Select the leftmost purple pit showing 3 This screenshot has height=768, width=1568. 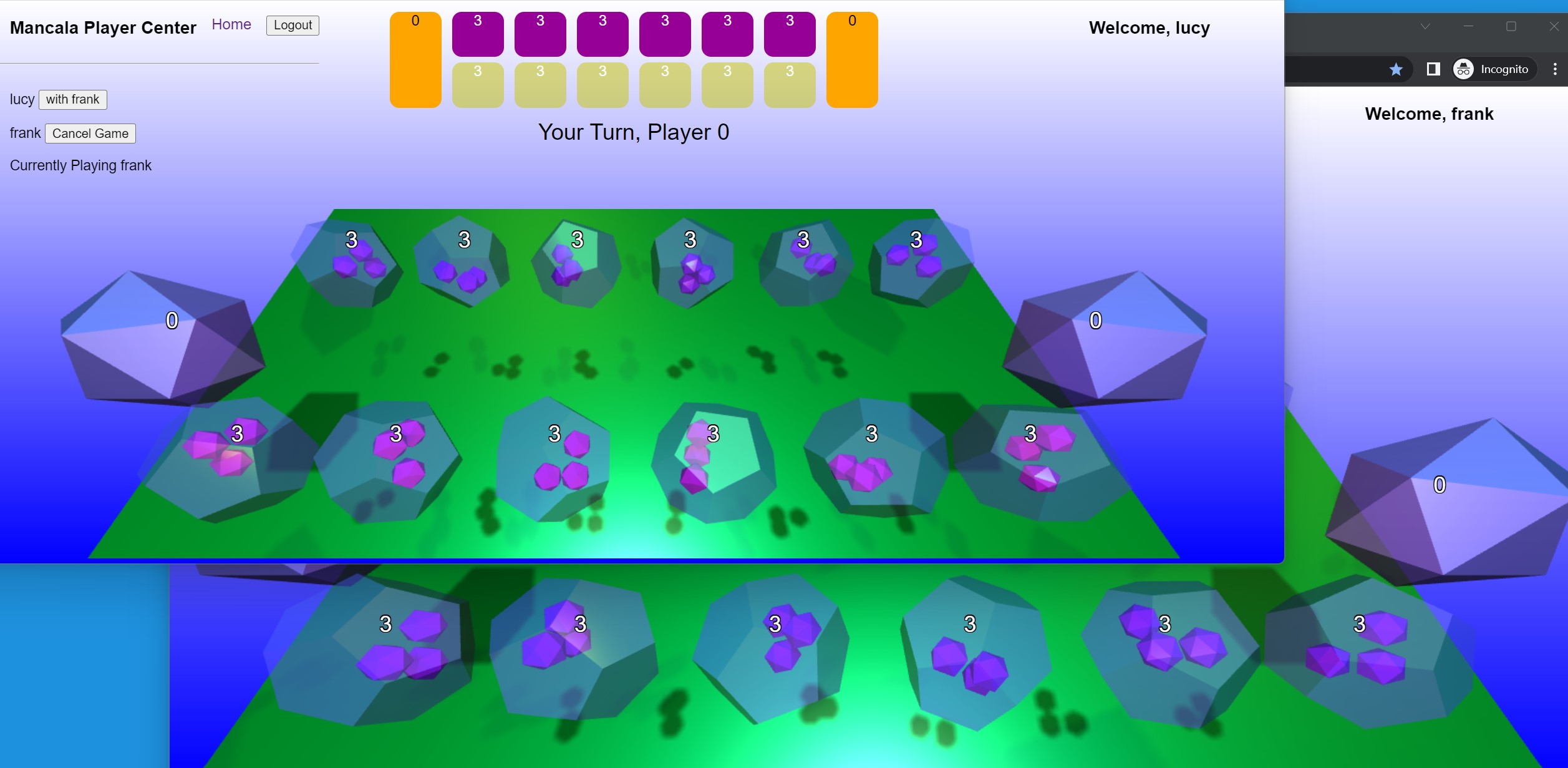point(478,34)
